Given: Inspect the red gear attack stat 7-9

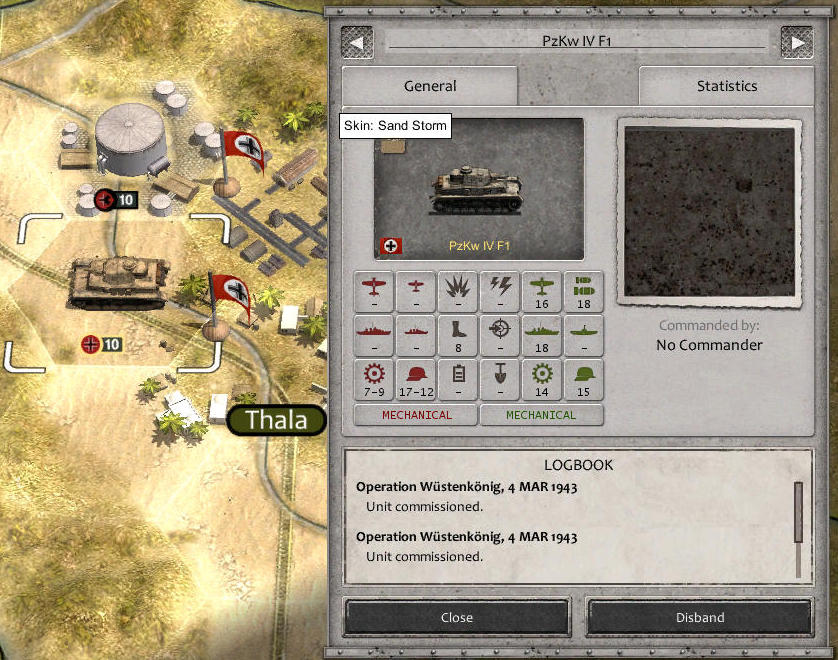Looking at the screenshot, I should [x=374, y=380].
